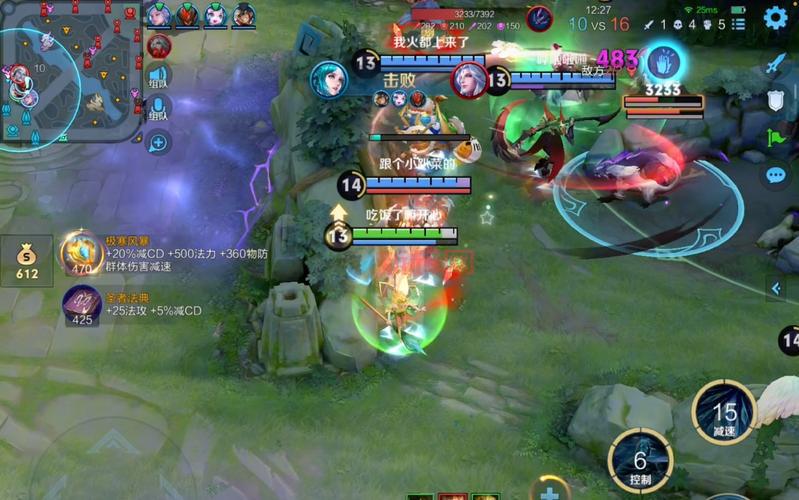Send the shield retreat signal
The width and height of the screenshot is (799, 500).
[x=777, y=100]
